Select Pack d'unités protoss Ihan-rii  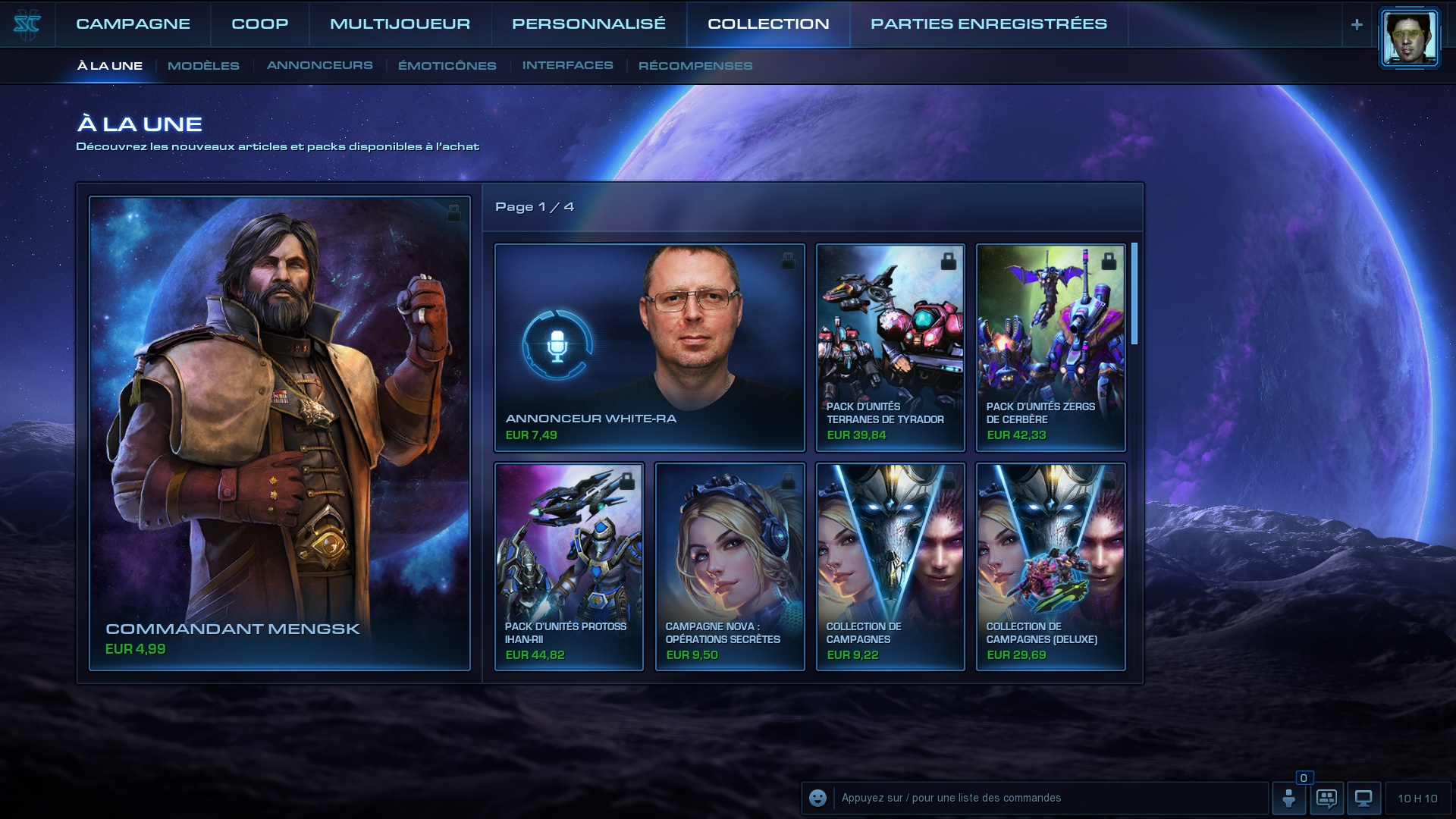tap(569, 566)
